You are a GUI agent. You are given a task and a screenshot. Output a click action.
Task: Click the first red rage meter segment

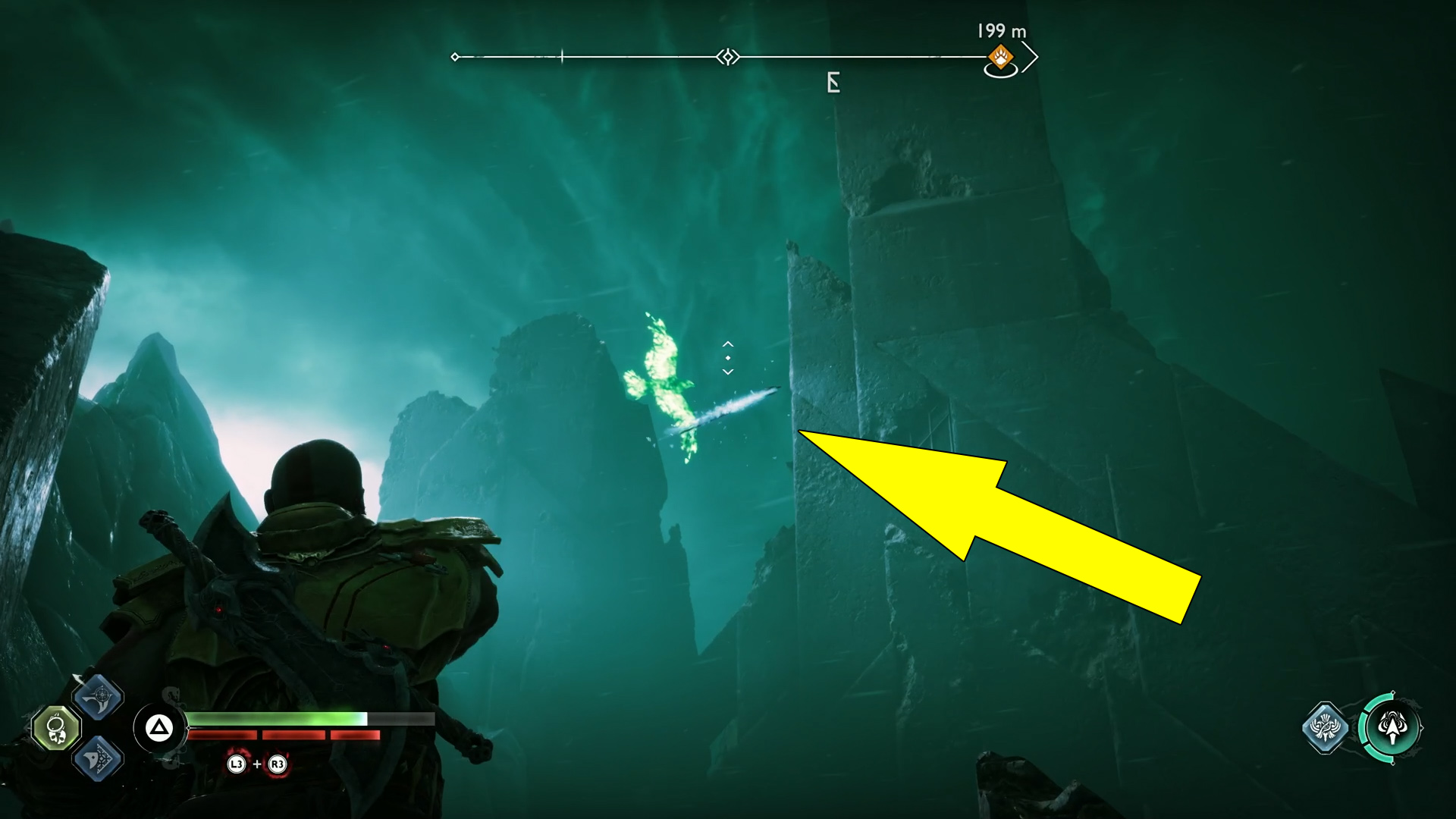[224, 735]
